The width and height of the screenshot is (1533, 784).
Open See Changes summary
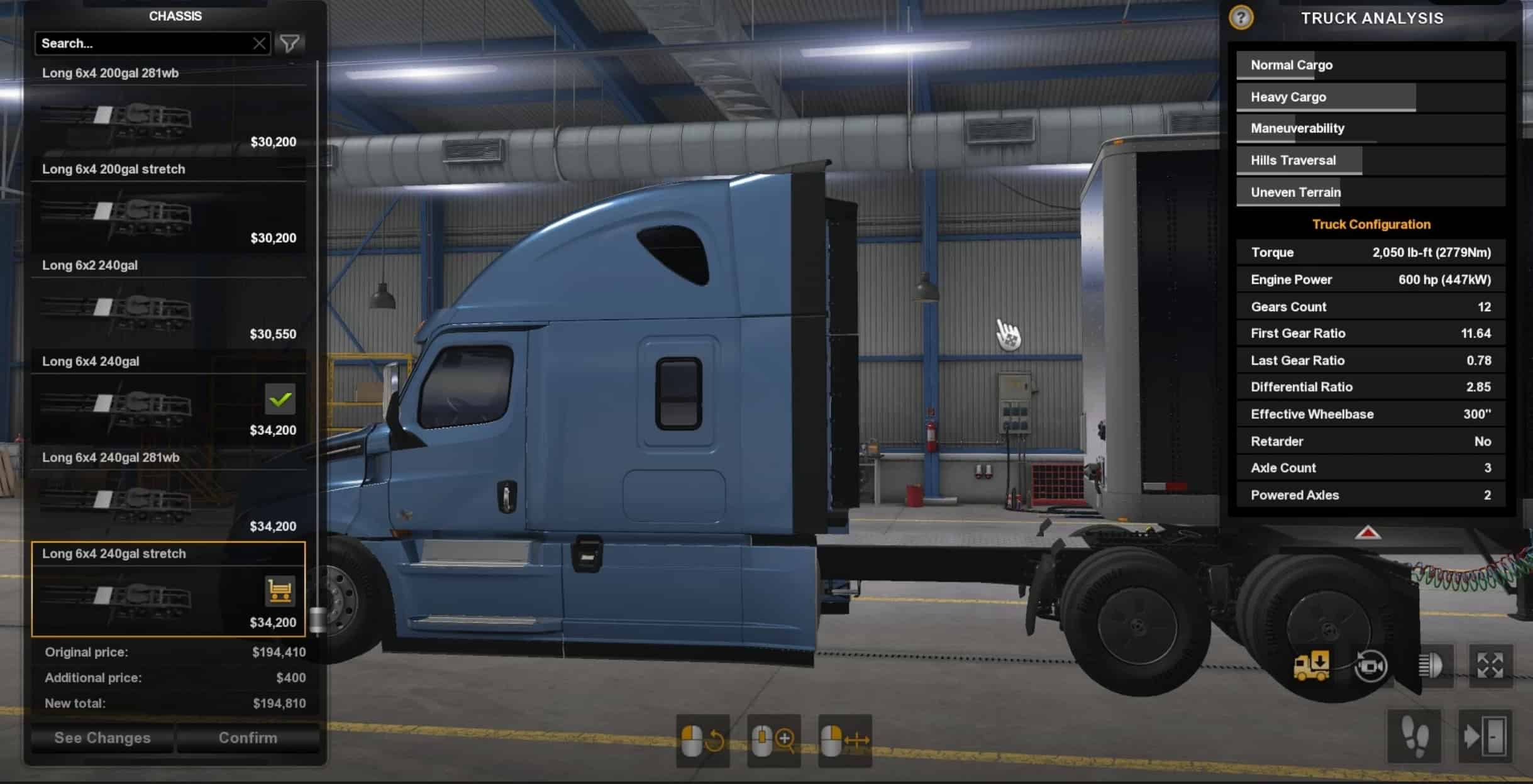[x=102, y=738]
